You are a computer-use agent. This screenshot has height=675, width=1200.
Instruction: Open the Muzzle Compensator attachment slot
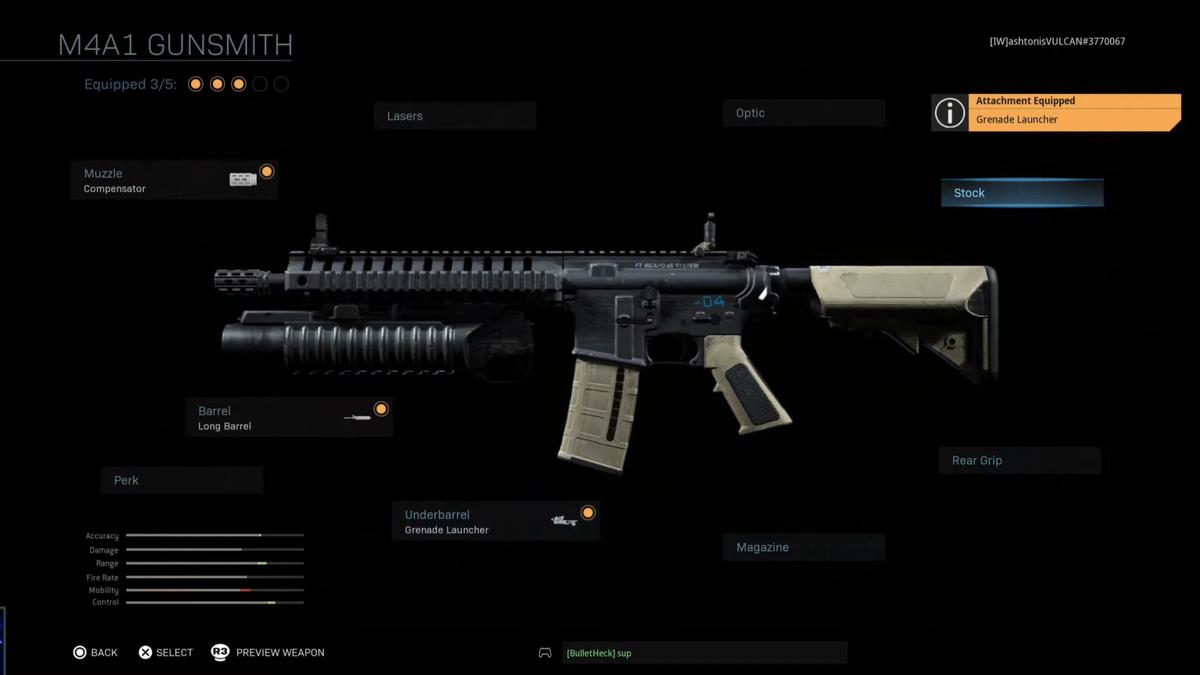[x=174, y=180]
